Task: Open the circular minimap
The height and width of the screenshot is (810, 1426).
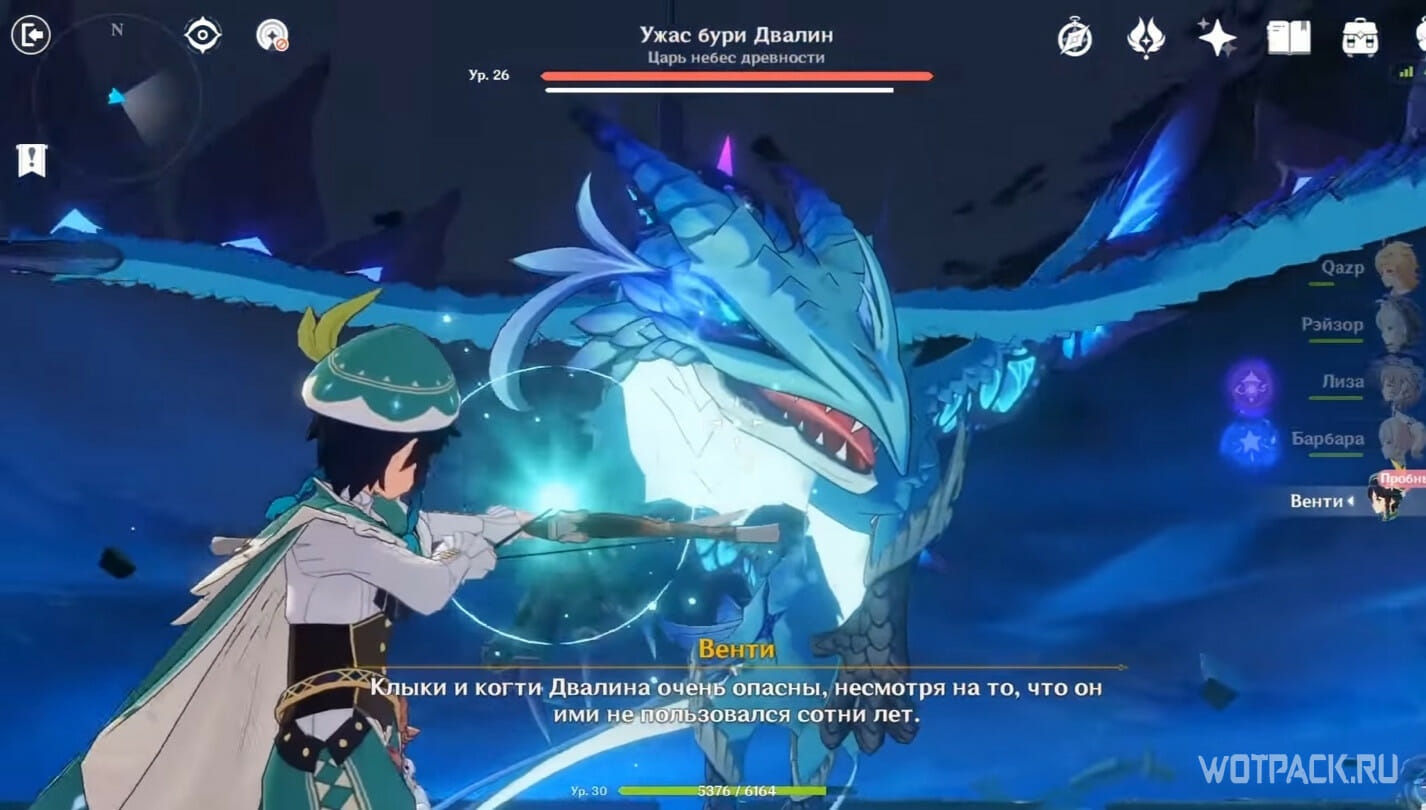Action: pyautogui.click(x=117, y=97)
